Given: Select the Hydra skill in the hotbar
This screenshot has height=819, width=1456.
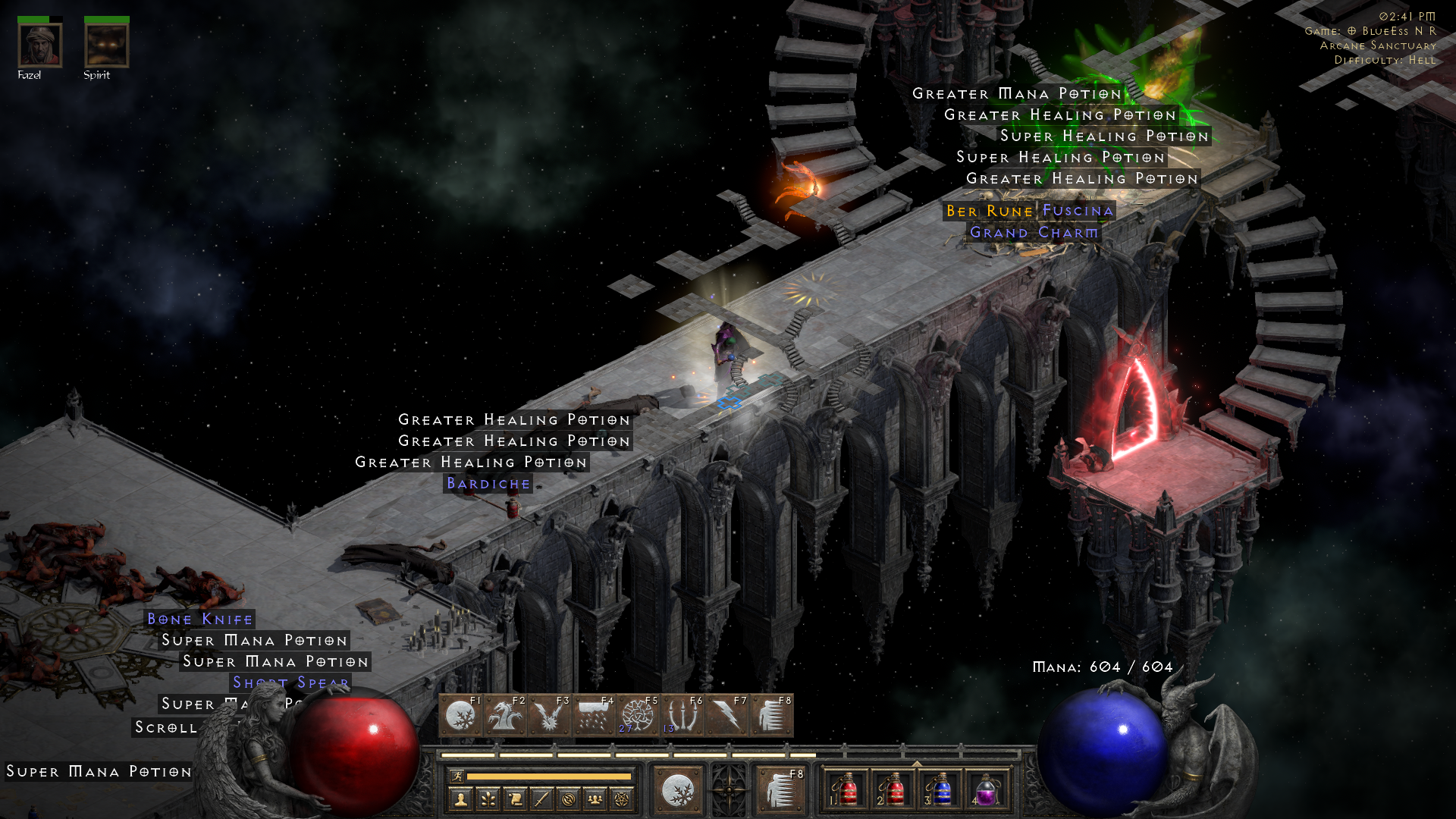Looking at the screenshot, I should point(504,716).
